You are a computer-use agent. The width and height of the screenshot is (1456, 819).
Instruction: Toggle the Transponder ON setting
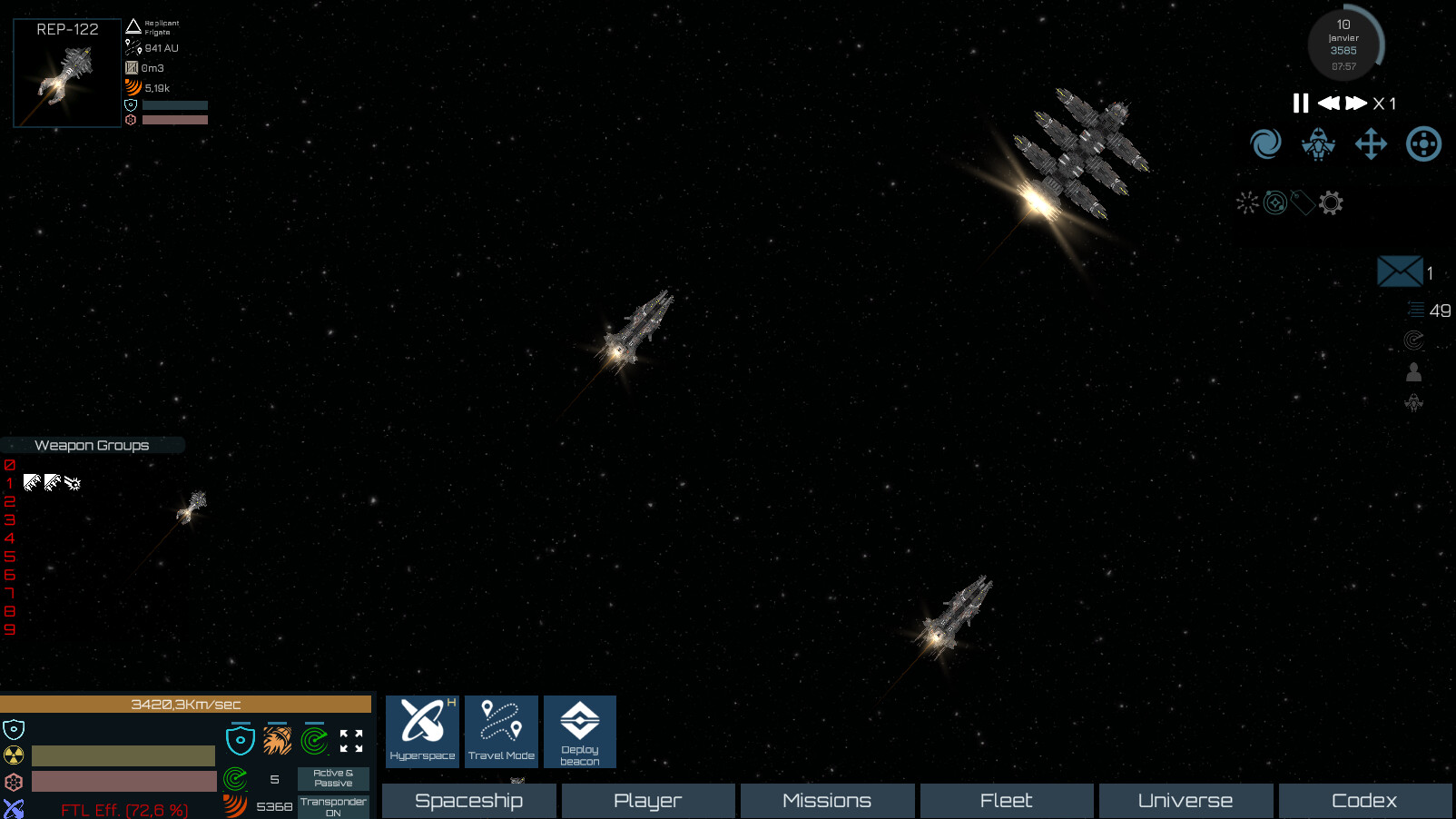point(332,804)
